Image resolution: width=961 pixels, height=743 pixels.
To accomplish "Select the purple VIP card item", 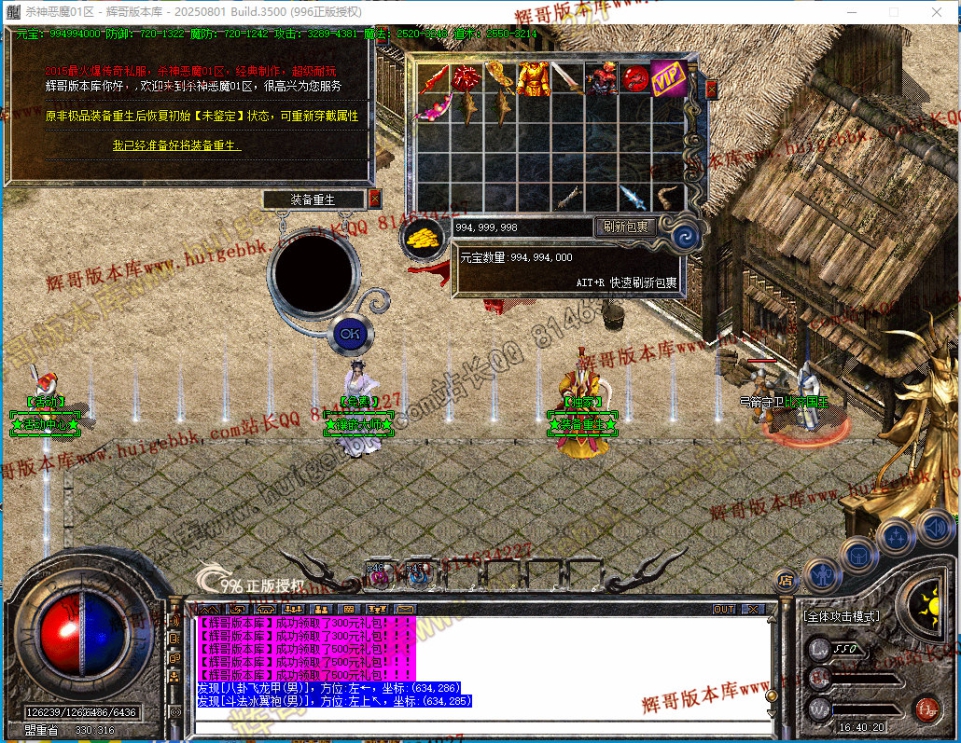I will 667,78.
